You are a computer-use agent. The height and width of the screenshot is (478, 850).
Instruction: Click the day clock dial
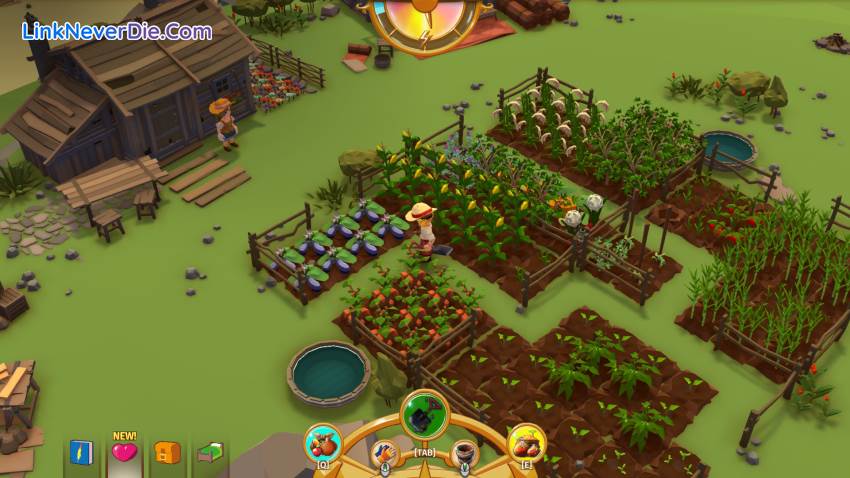425,18
